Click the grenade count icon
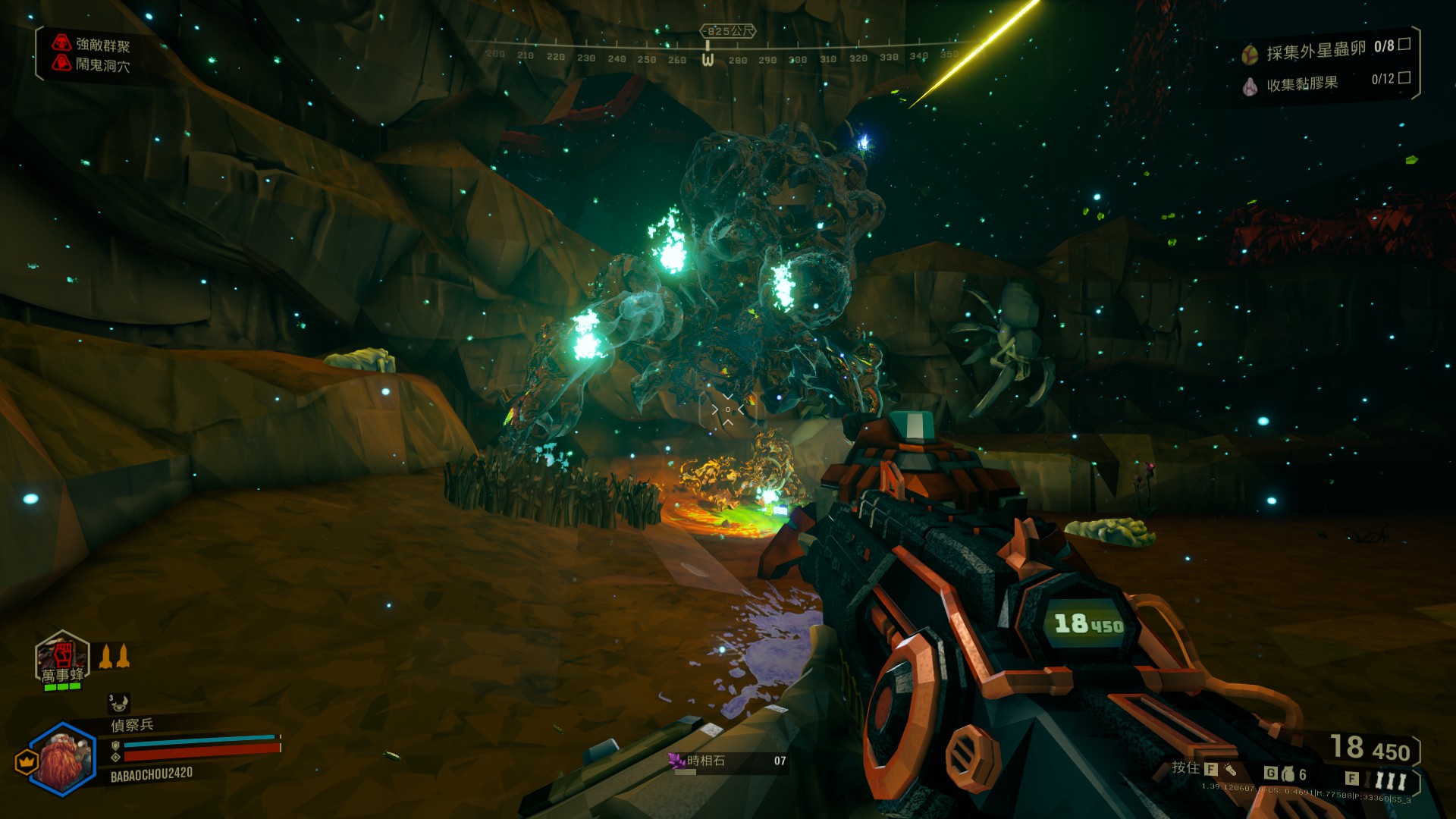Screen dimensions: 1456x819 pyautogui.click(x=1288, y=774)
